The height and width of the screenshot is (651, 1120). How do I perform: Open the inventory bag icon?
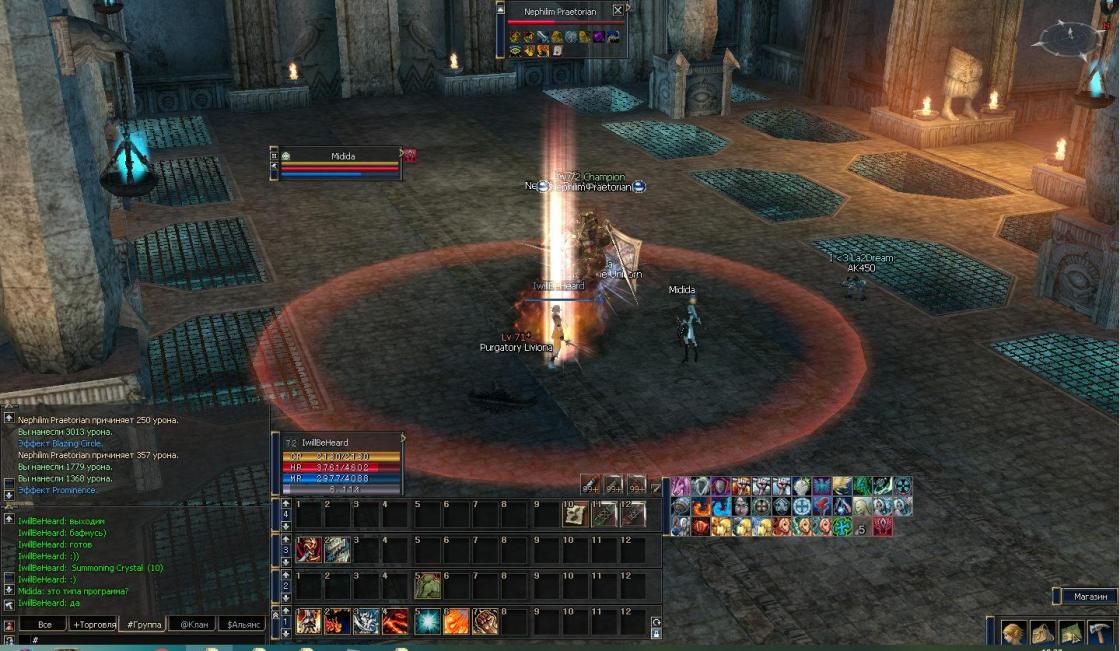pos(1044,633)
